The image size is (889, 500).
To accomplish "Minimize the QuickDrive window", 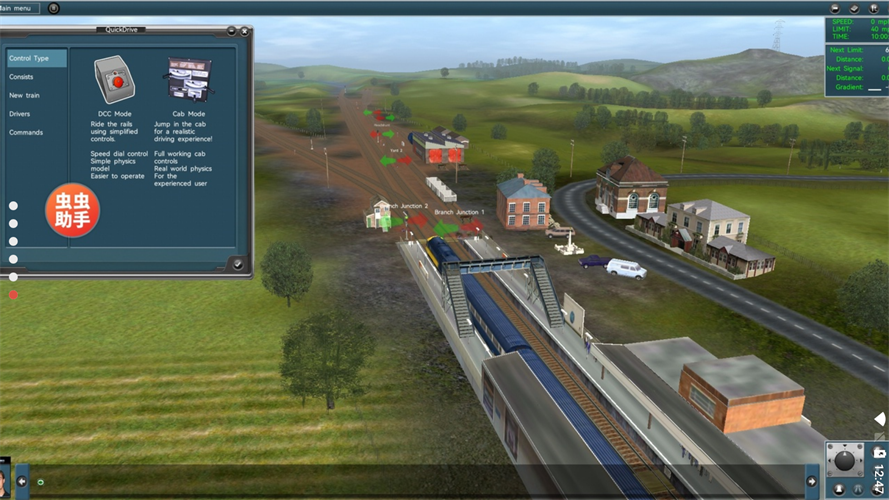I will (232, 31).
